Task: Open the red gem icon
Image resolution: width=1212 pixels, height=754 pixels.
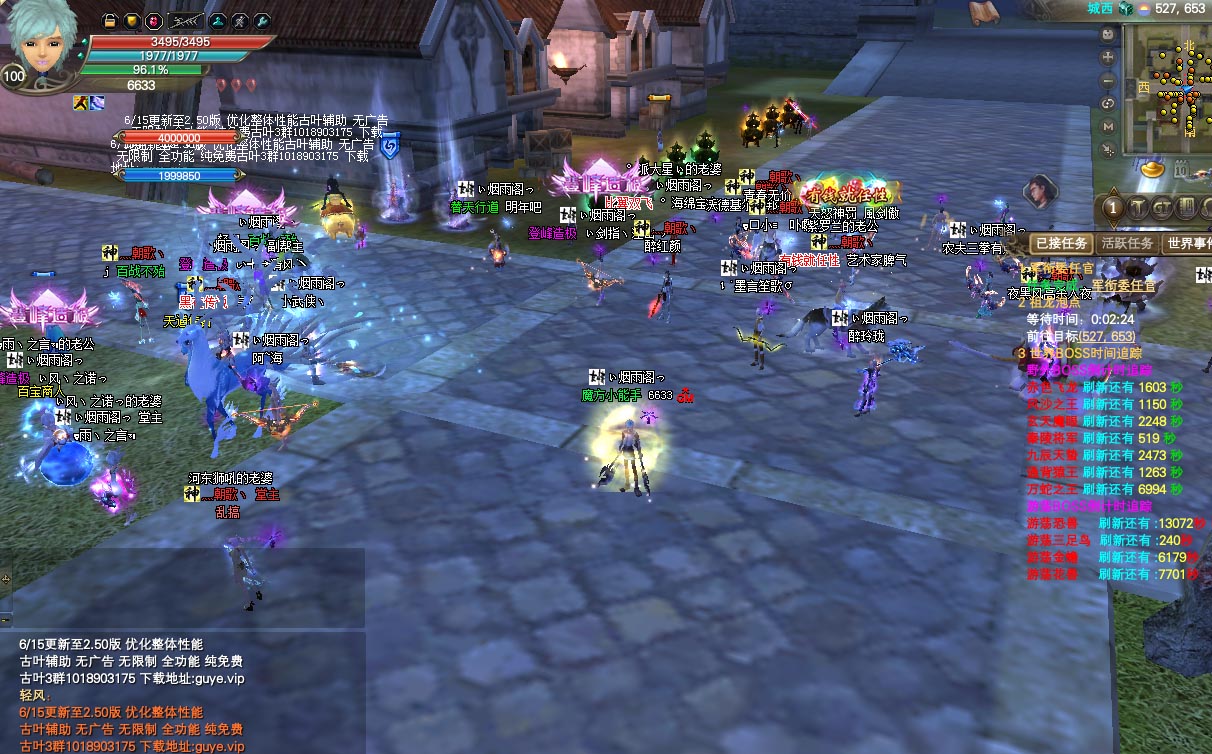Action: click(x=152, y=21)
